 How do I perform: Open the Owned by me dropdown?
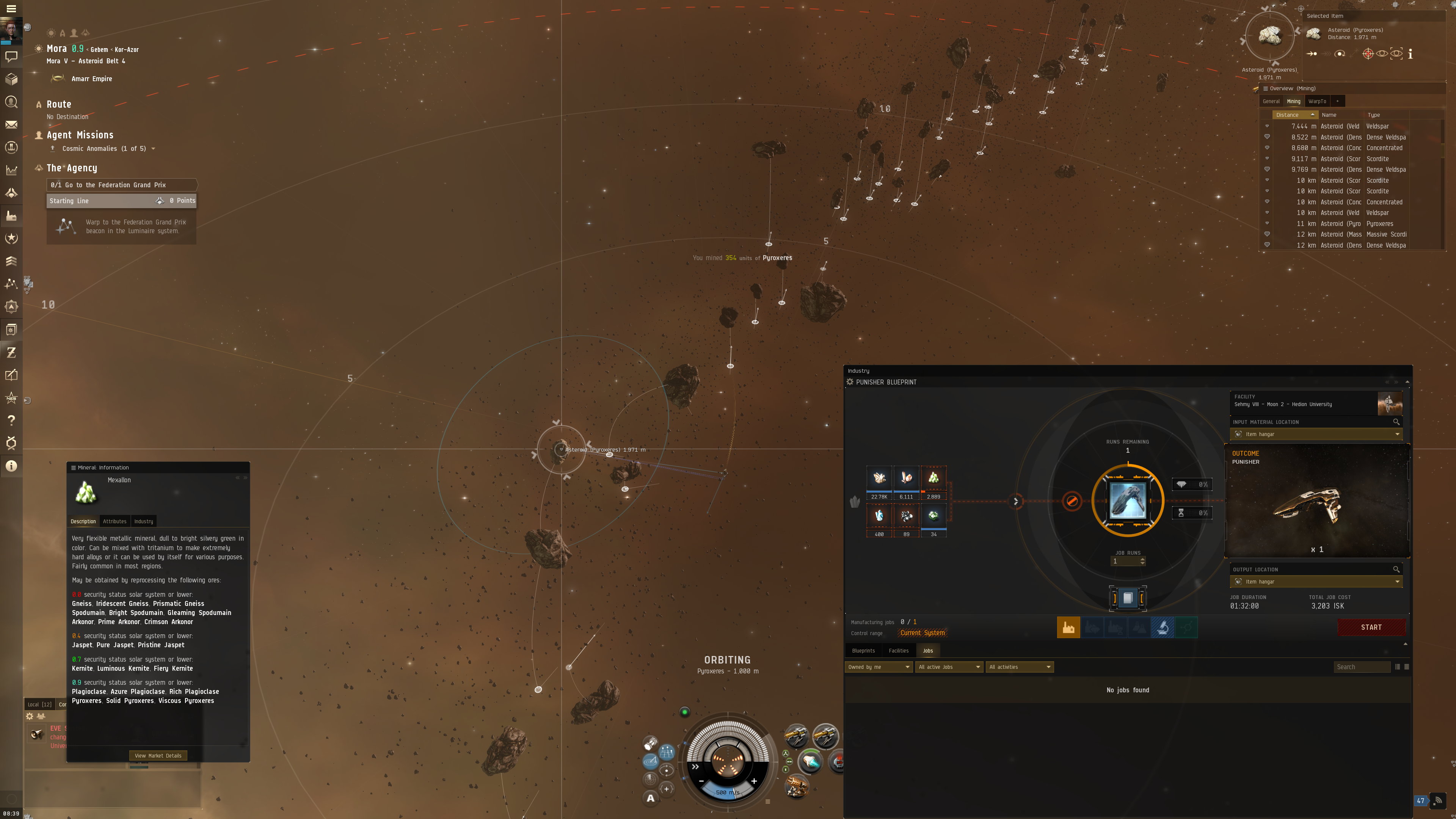coord(879,667)
